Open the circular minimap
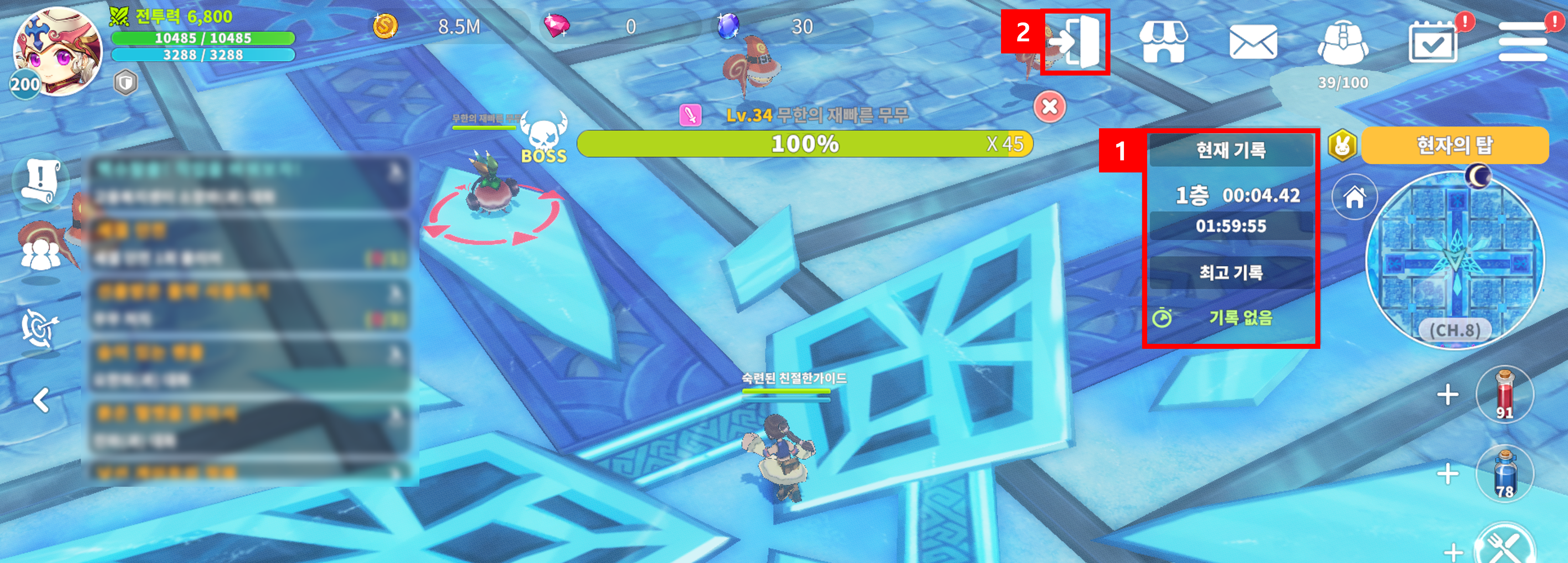This screenshot has width=1568, height=563. click(1455, 260)
